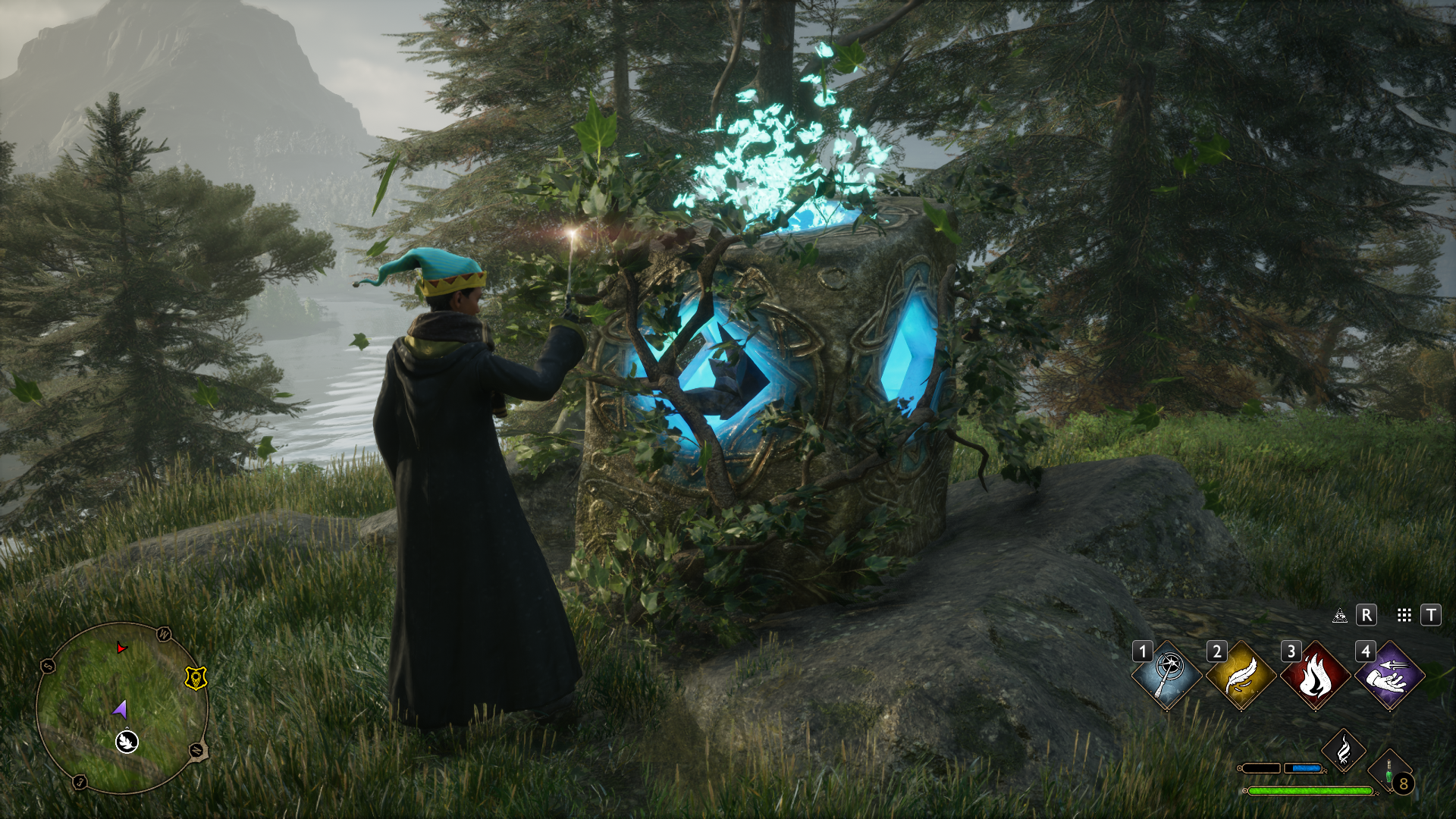Click the keybind label 4 above Accio
Image resolution: width=1456 pixels, height=819 pixels.
[1365, 651]
